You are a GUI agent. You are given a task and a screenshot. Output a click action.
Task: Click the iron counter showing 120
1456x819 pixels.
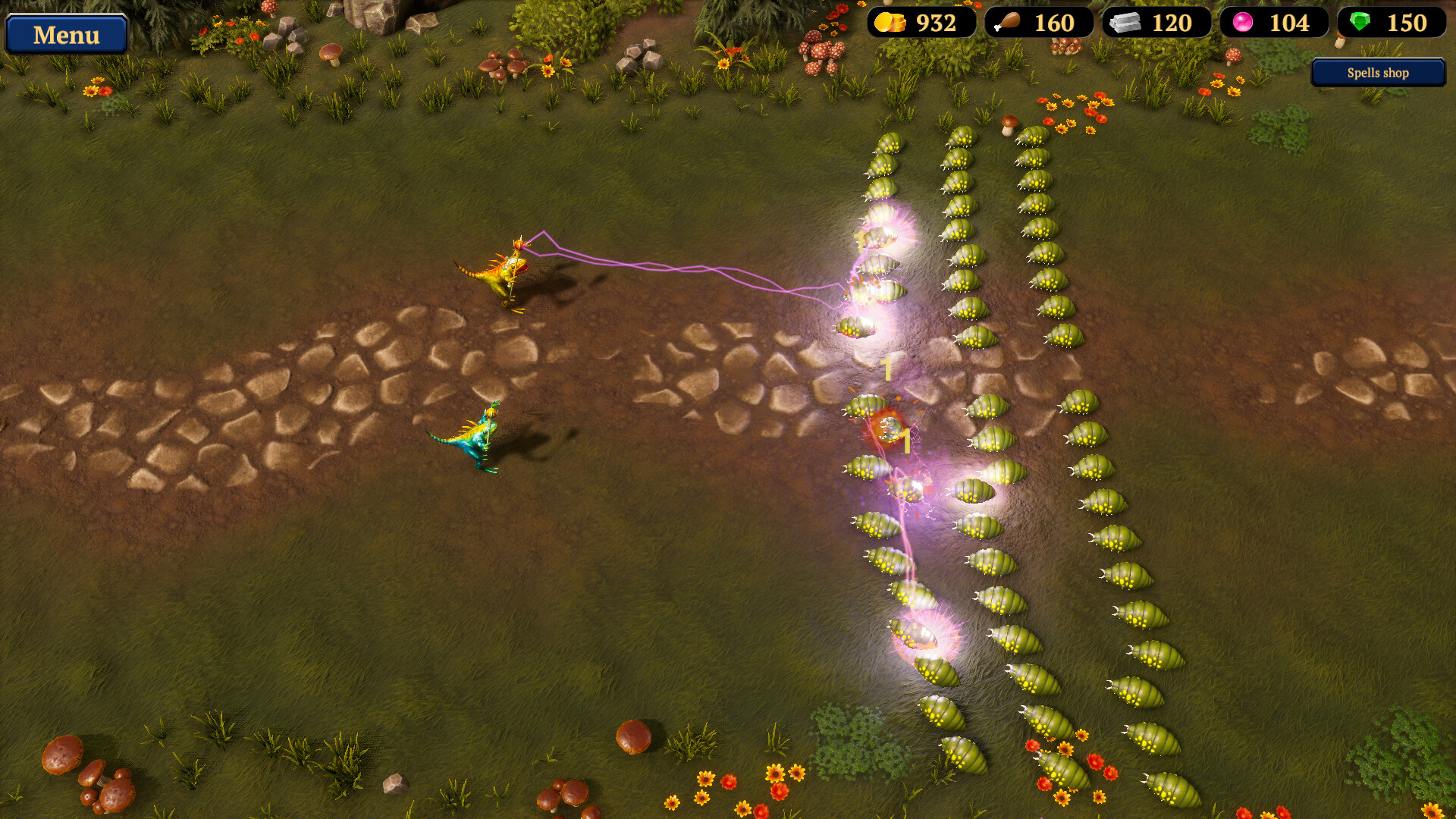1172,23
